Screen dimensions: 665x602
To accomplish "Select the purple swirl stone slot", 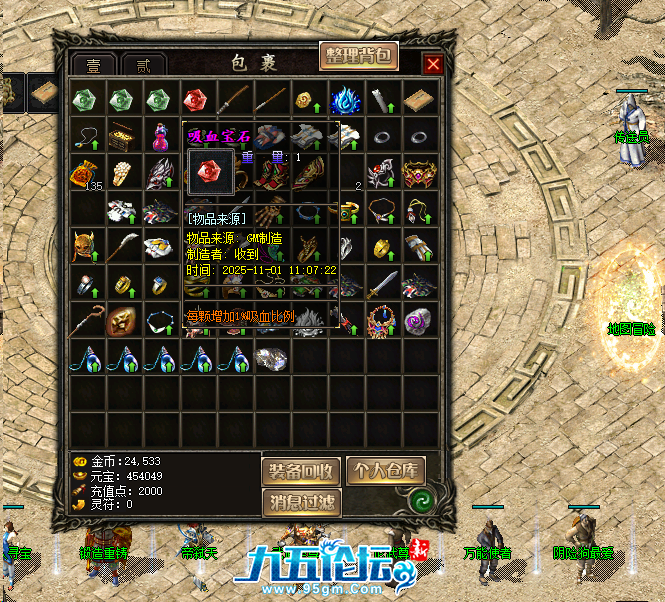I will click(x=419, y=320).
